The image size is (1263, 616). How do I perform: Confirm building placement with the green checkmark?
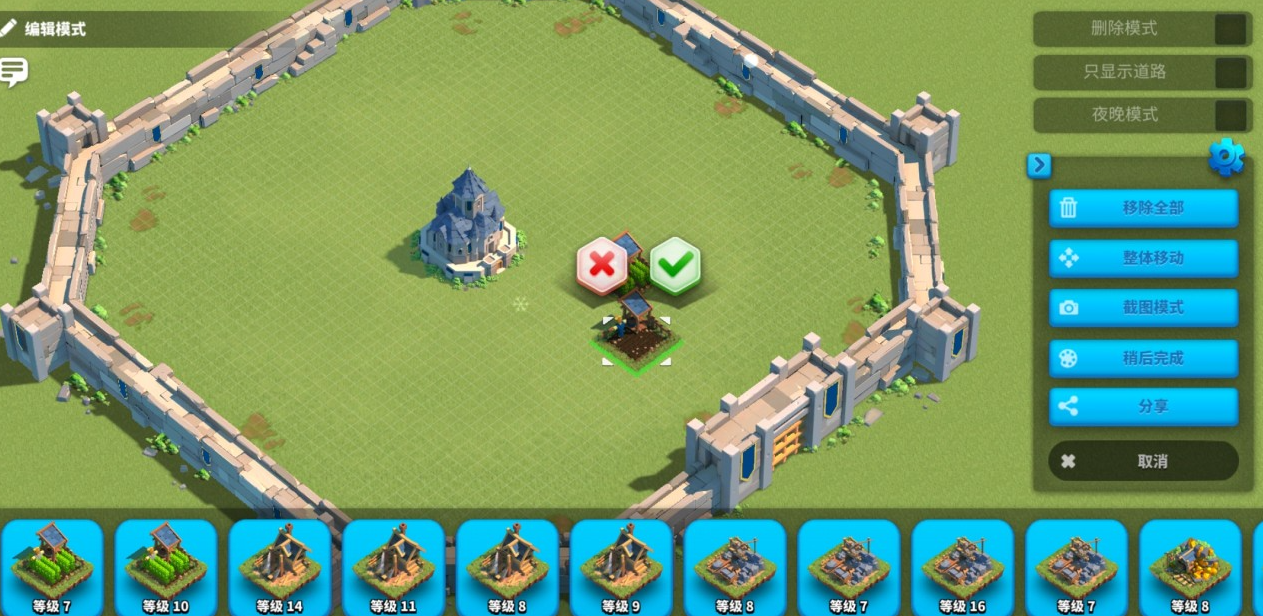[675, 265]
